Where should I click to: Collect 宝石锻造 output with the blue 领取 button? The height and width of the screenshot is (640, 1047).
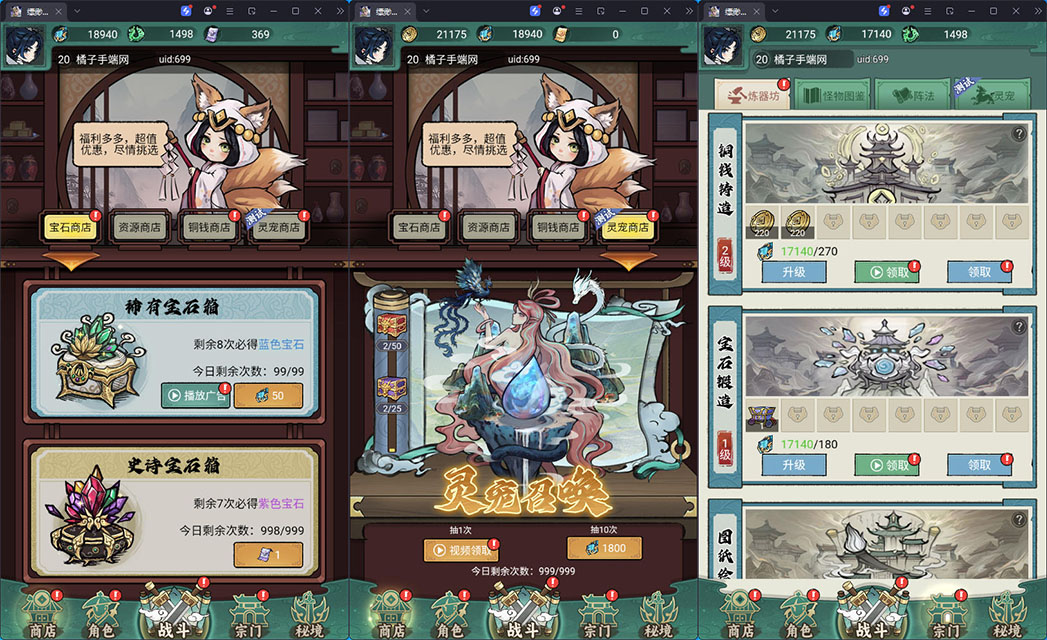click(x=979, y=465)
